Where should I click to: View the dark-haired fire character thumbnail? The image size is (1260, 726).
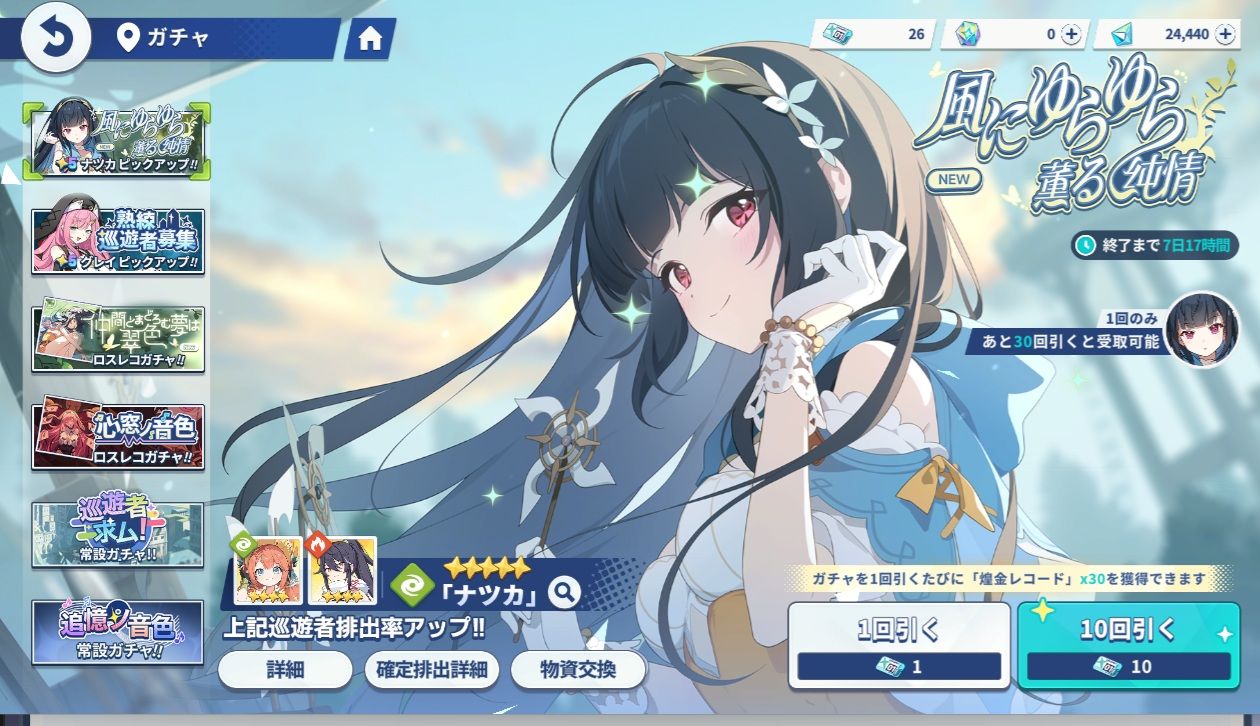point(343,571)
